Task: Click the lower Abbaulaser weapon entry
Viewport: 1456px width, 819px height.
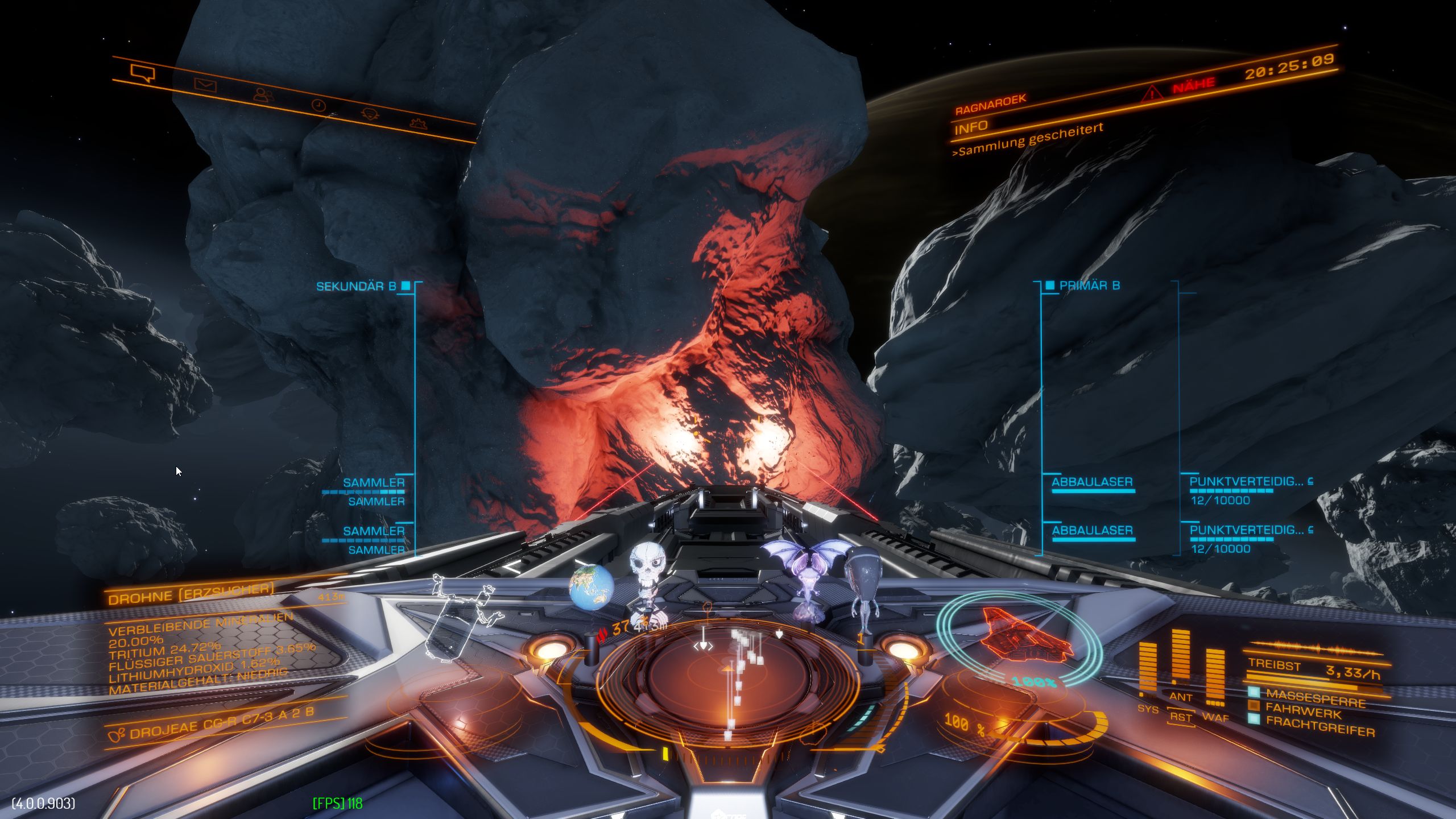Action: [1092, 530]
